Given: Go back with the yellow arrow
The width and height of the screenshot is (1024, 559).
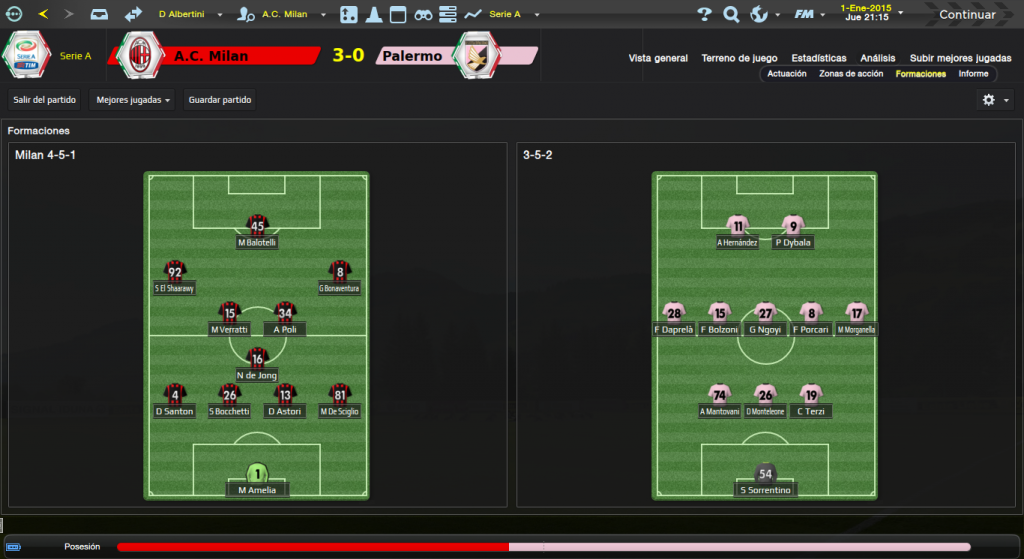Looking at the screenshot, I should (43, 15).
